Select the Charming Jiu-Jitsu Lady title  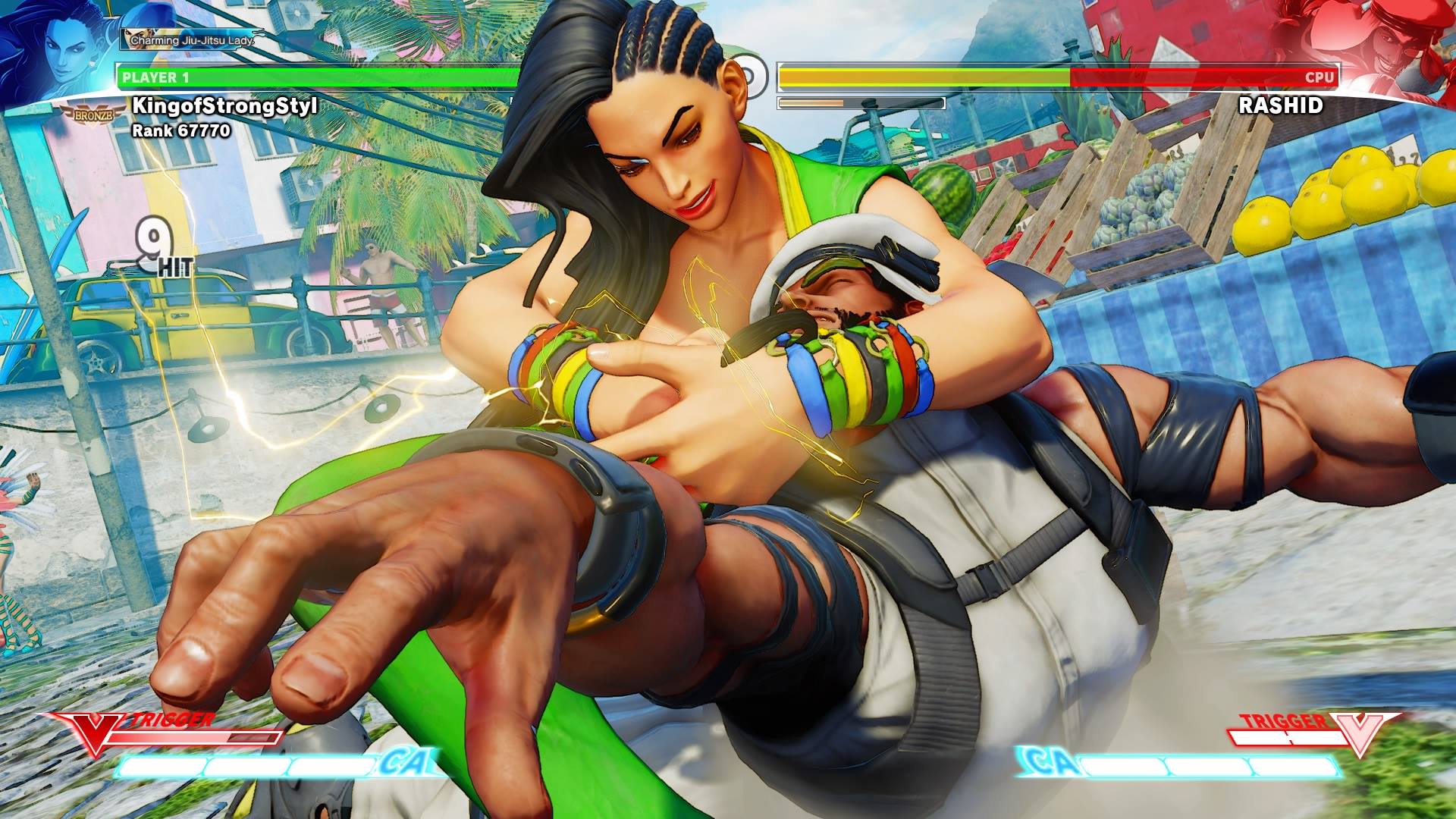[x=191, y=39]
